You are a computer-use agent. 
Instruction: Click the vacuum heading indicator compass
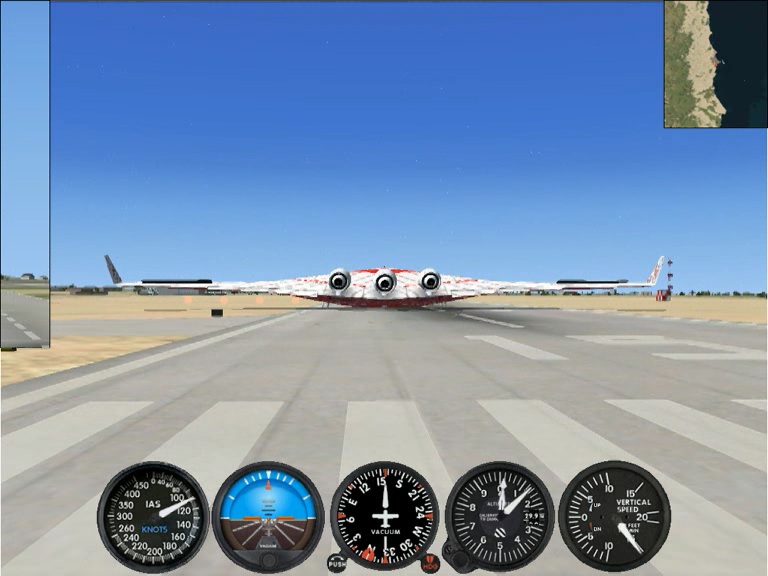click(x=384, y=515)
